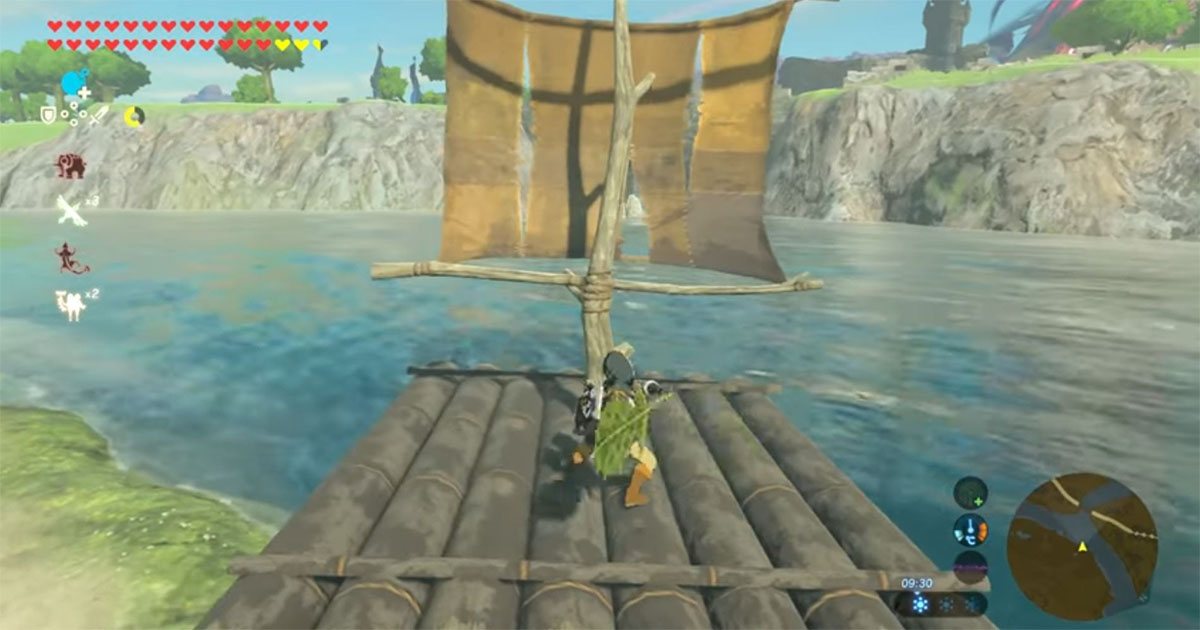
Task: Open the shield quick-select icon
Action: (48, 115)
